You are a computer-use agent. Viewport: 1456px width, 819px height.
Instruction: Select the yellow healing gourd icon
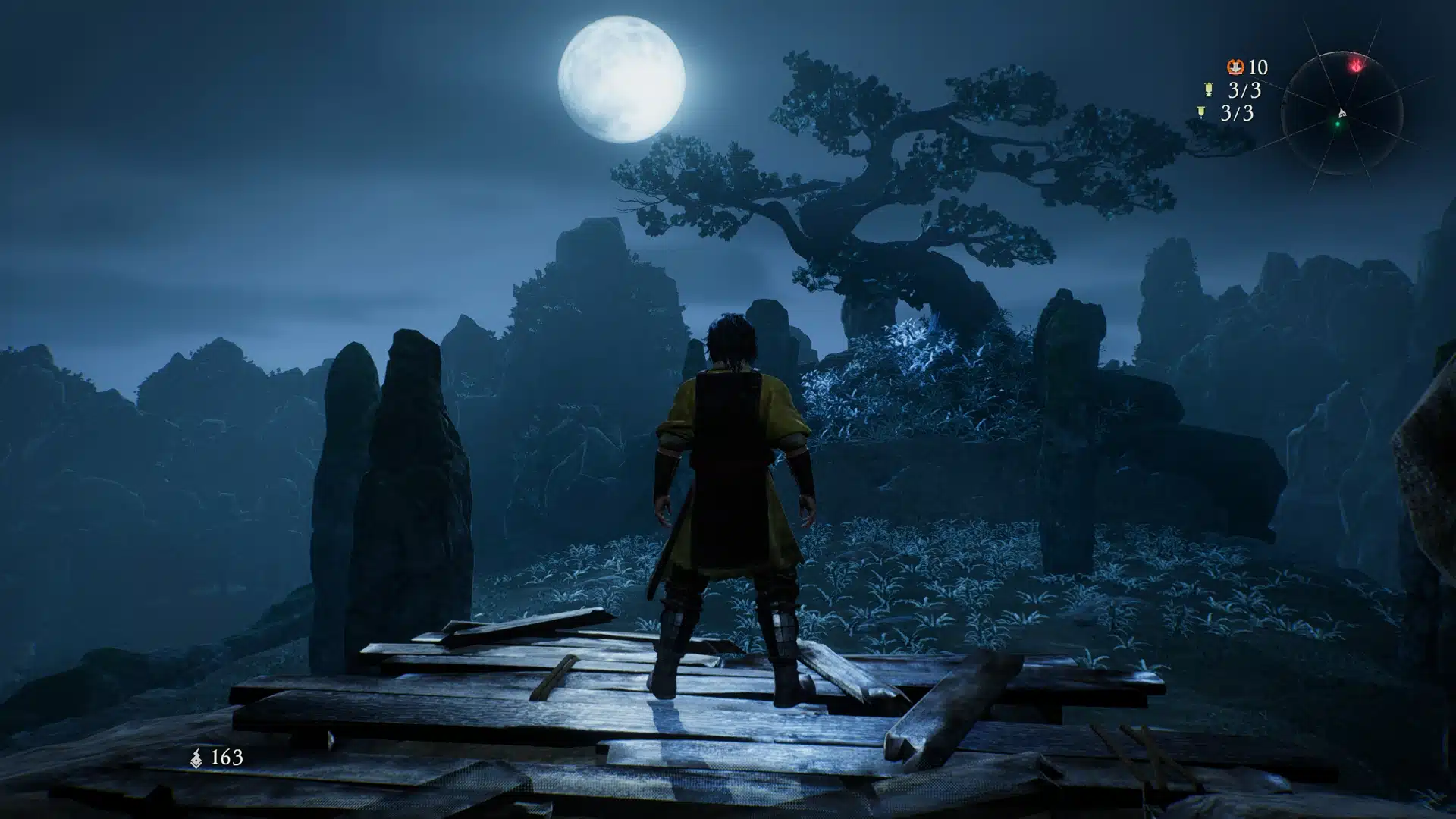pyautogui.click(x=1209, y=89)
